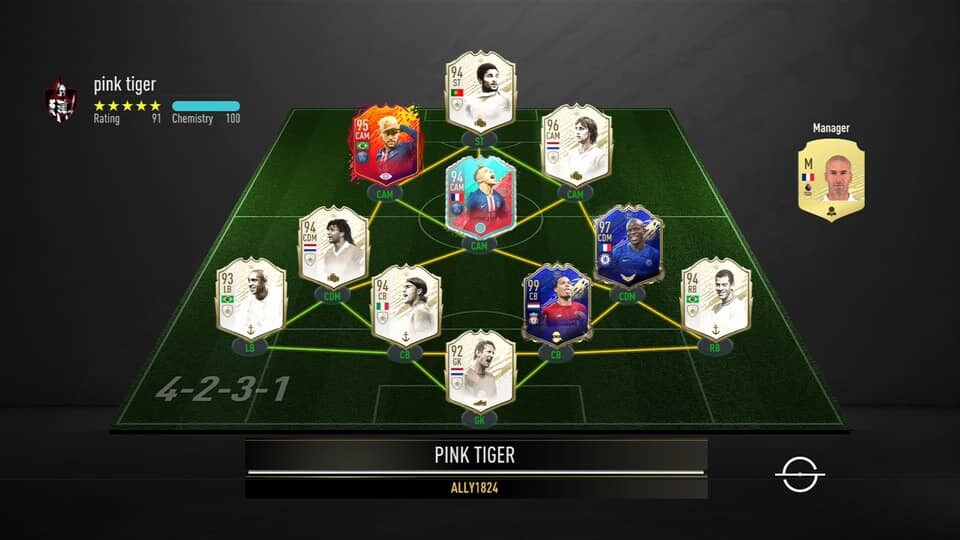This screenshot has width=960, height=540.
Task: Click the pink tiger club badge
Action: (x=61, y=101)
